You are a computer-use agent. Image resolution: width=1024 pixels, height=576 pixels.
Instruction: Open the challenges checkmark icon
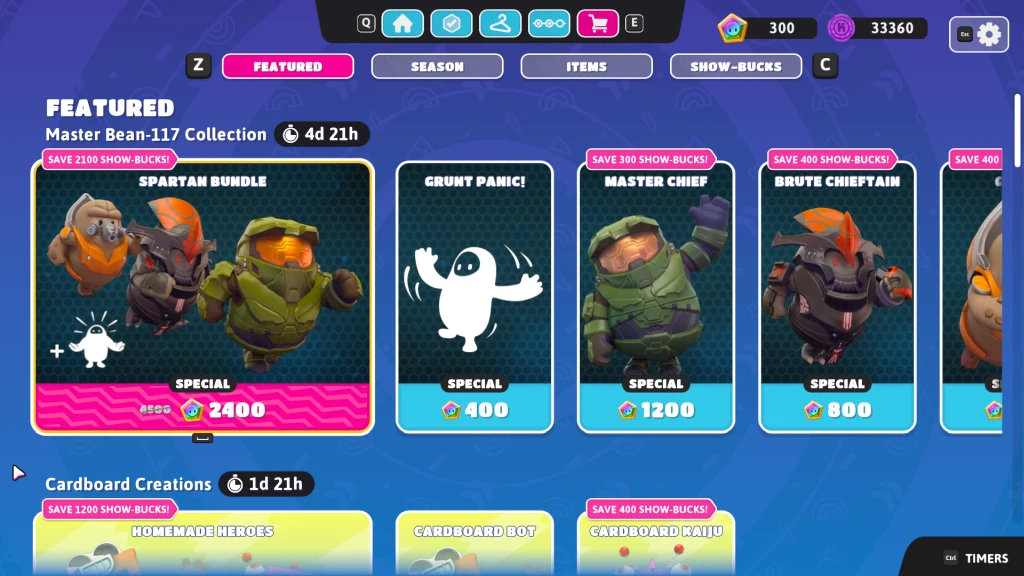coord(451,23)
